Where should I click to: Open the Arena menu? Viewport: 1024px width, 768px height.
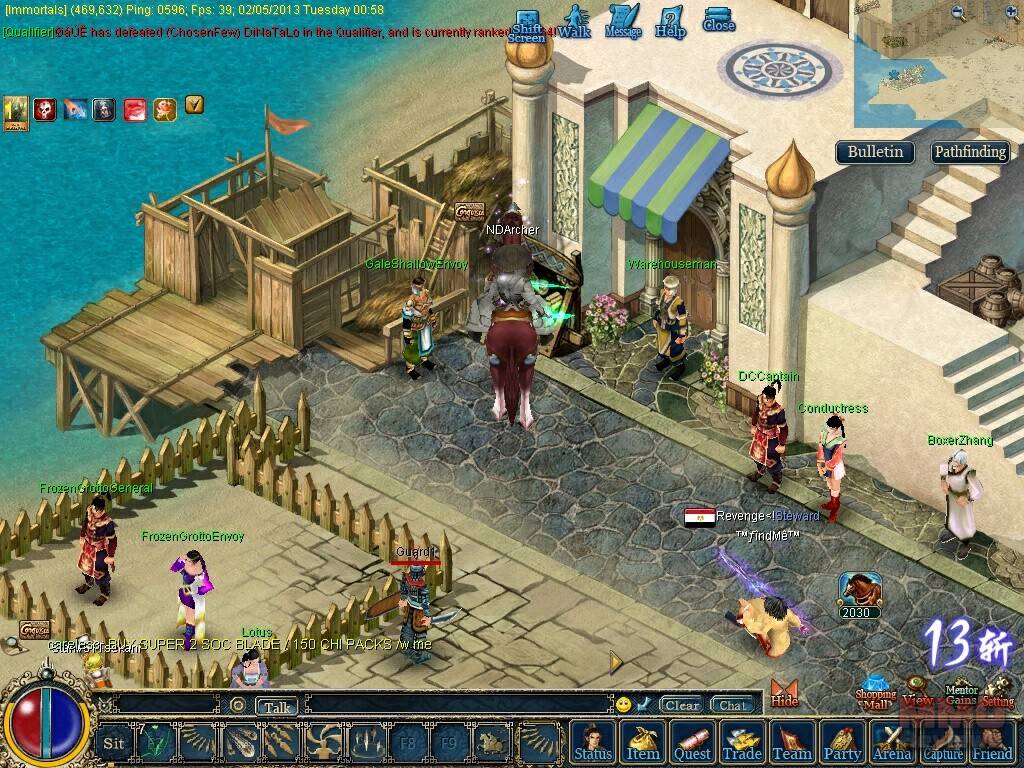[x=892, y=742]
